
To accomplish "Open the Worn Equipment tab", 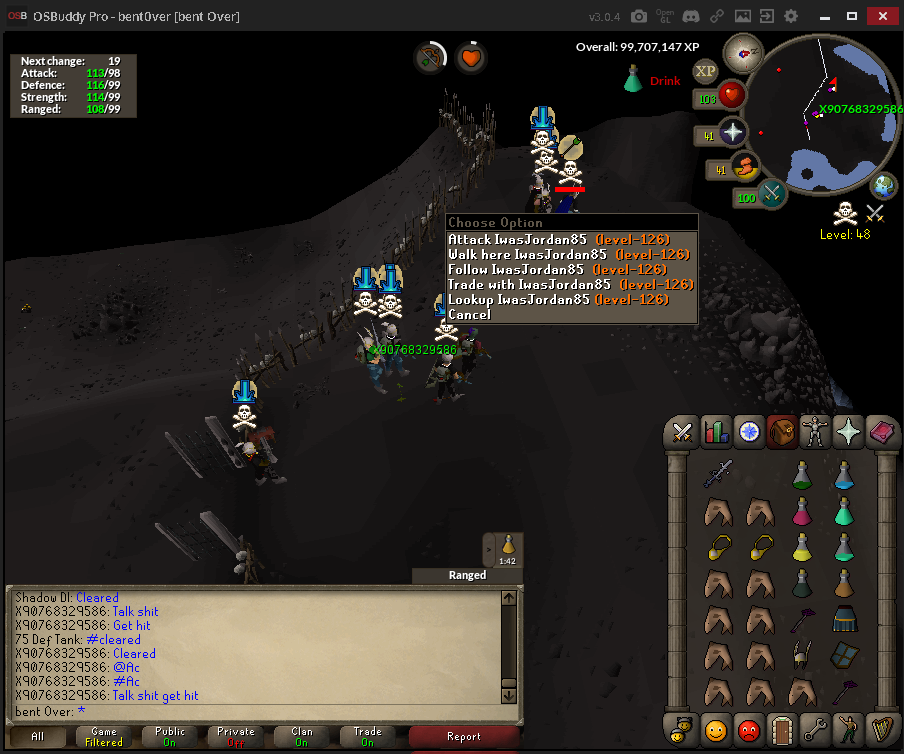I will (816, 432).
